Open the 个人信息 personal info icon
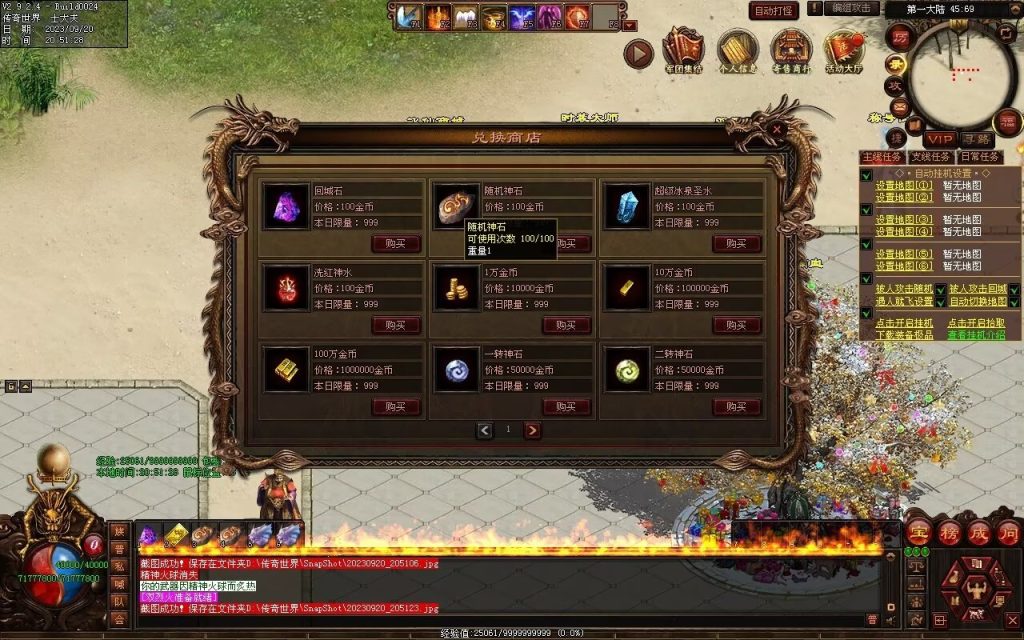The image size is (1024, 640). coord(738,50)
